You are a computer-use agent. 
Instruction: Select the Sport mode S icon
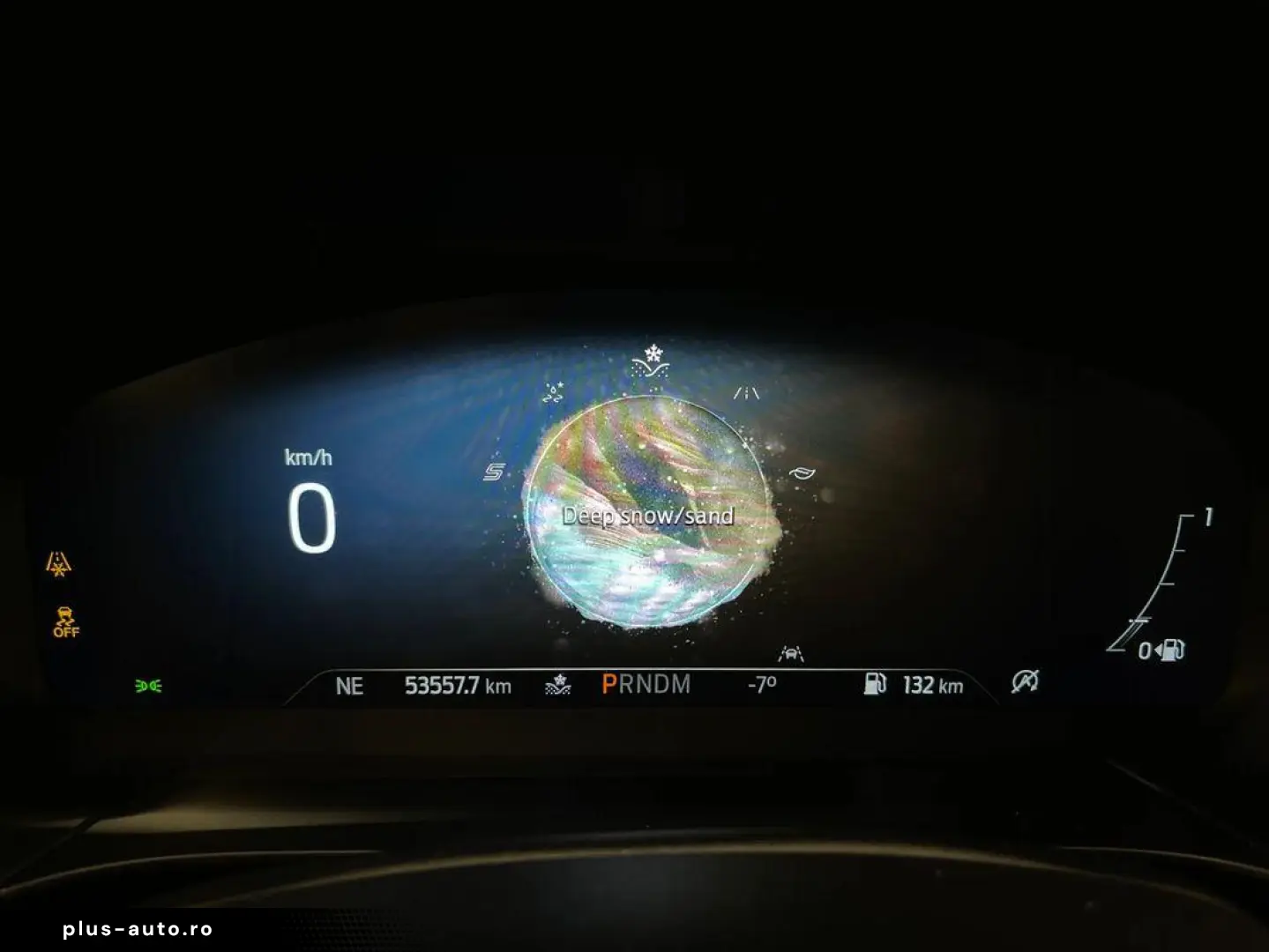[x=494, y=472]
